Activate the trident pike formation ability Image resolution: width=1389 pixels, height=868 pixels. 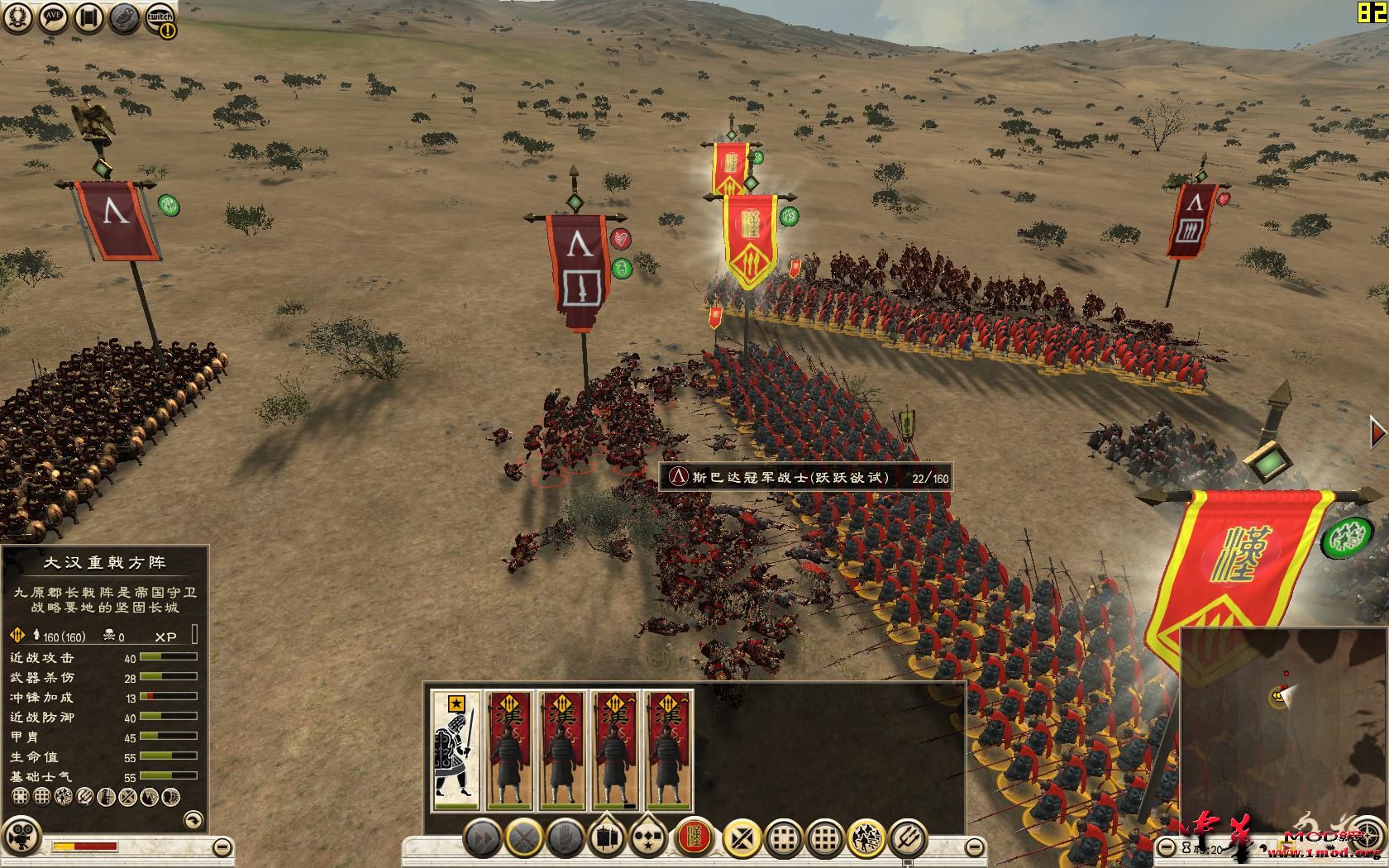(907, 839)
